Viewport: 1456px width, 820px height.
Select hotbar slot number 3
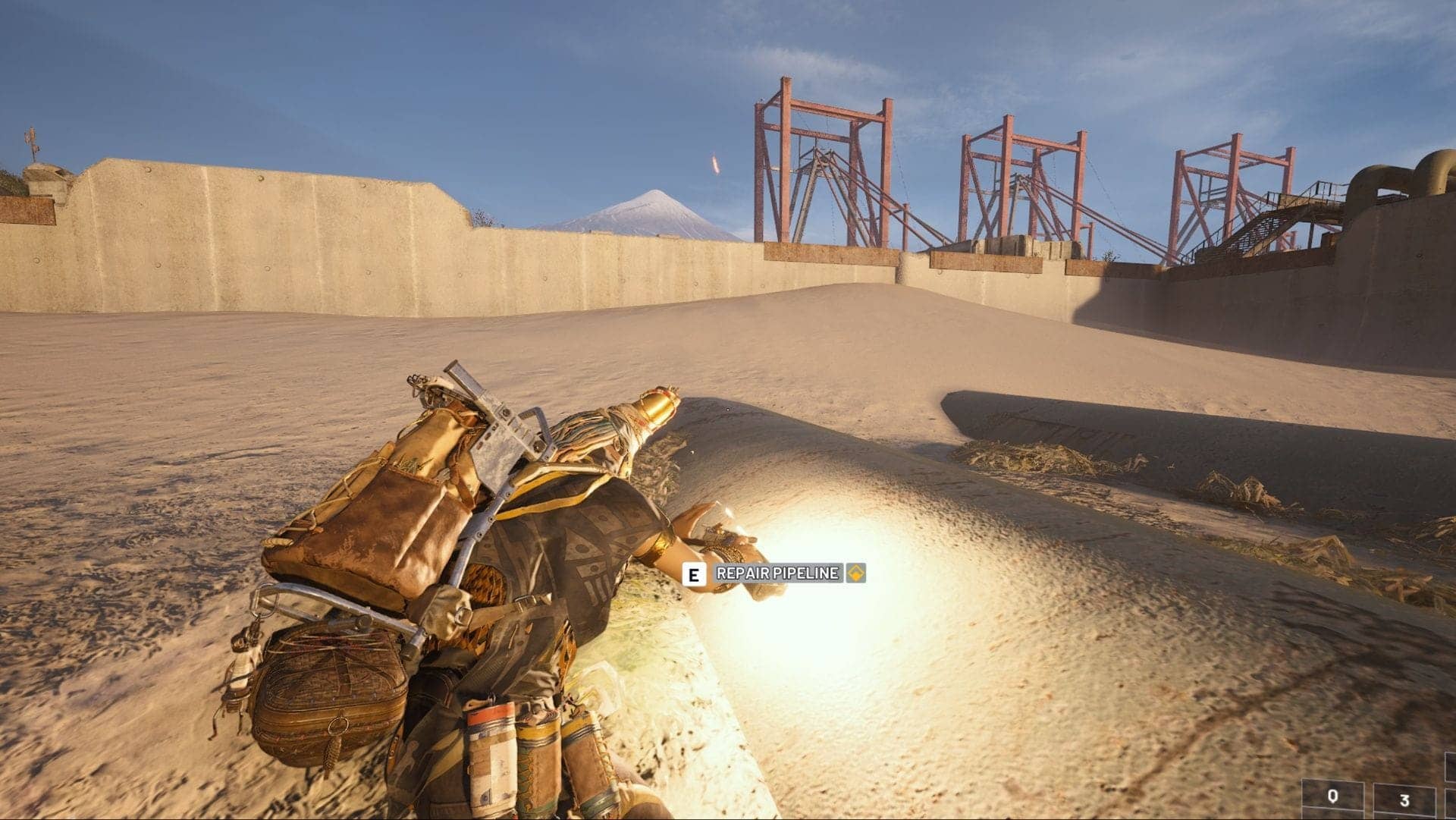click(1403, 796)
